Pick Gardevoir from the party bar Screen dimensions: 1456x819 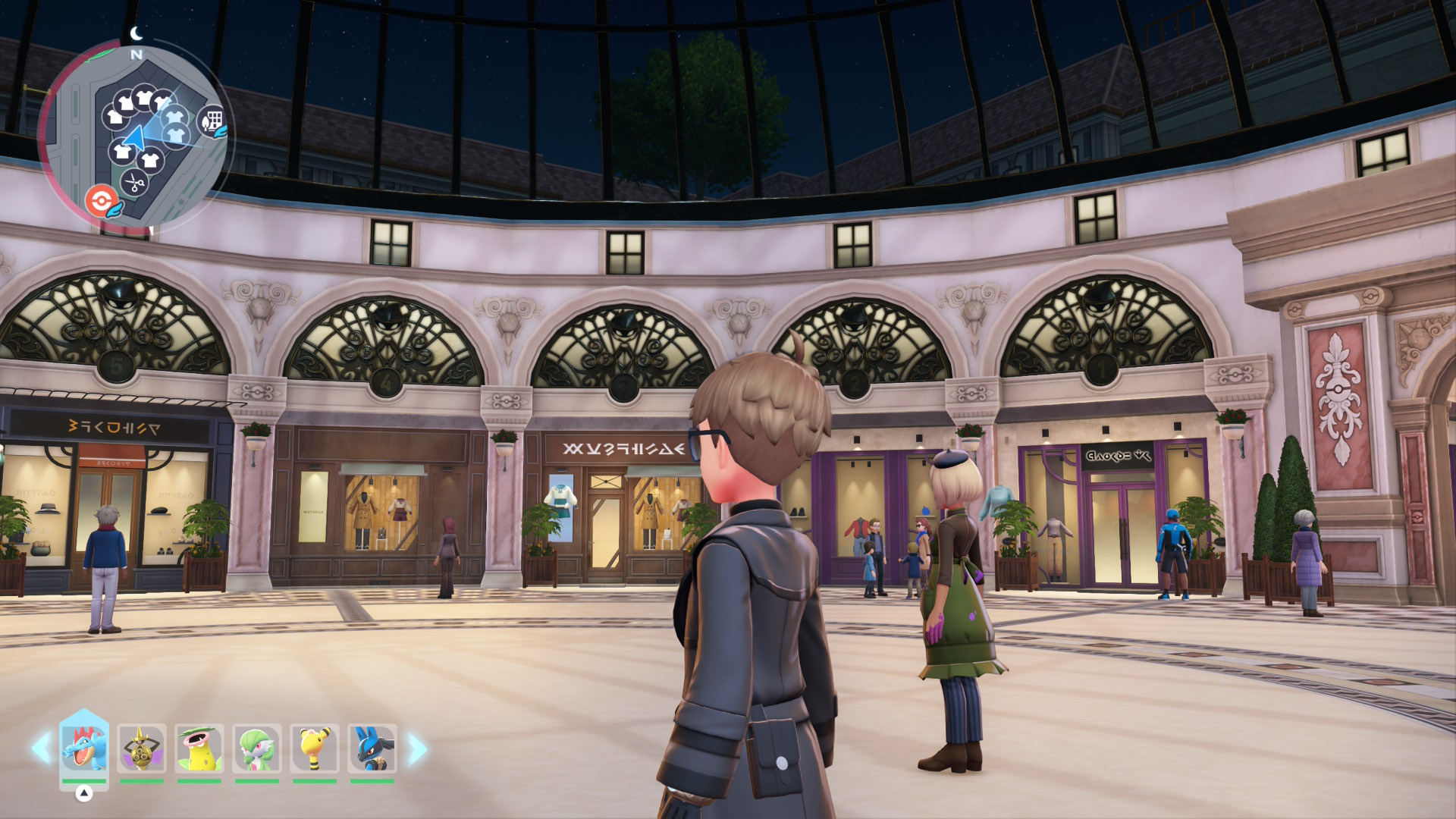pos(257,748)
